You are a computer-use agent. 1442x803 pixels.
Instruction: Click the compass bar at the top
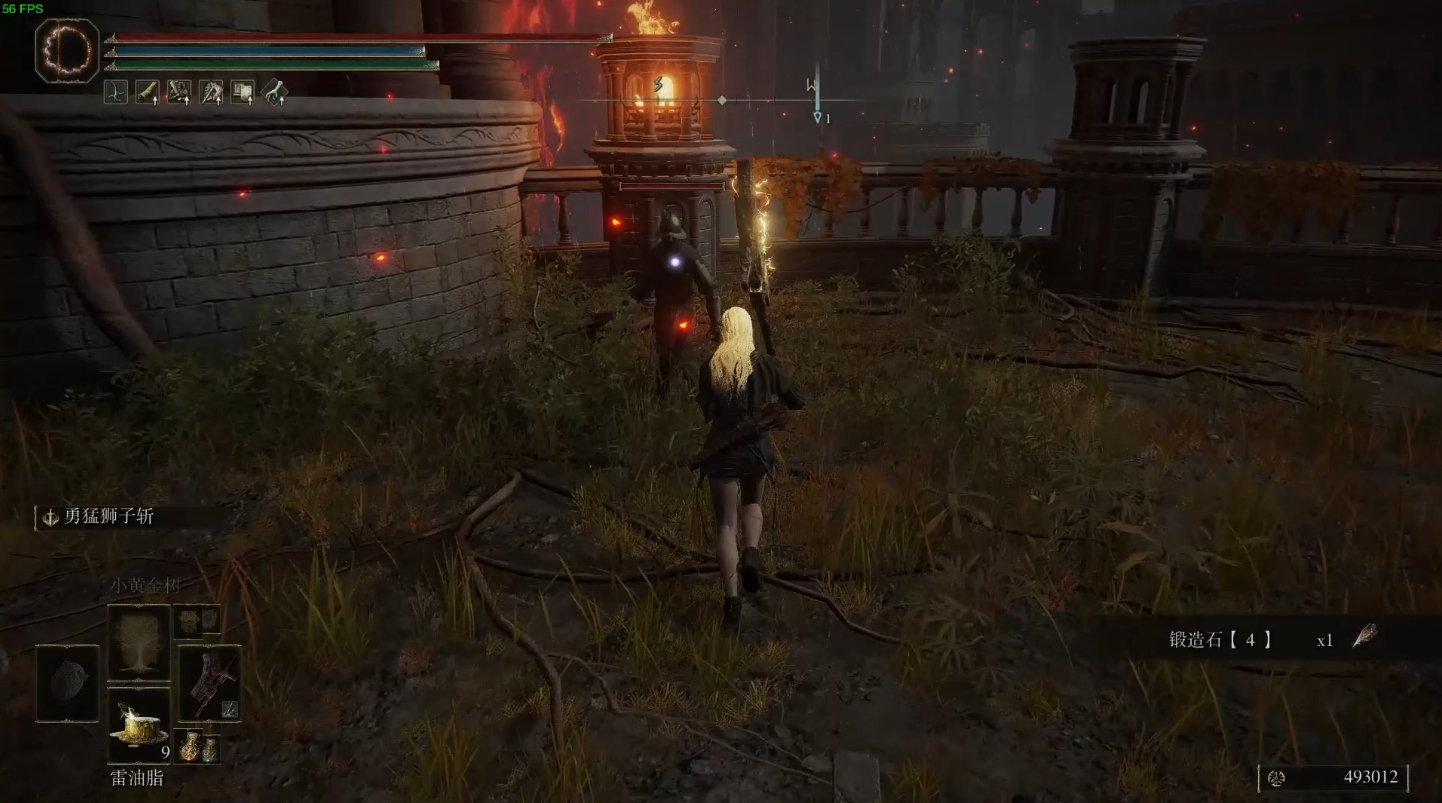[x=722, y=100]
